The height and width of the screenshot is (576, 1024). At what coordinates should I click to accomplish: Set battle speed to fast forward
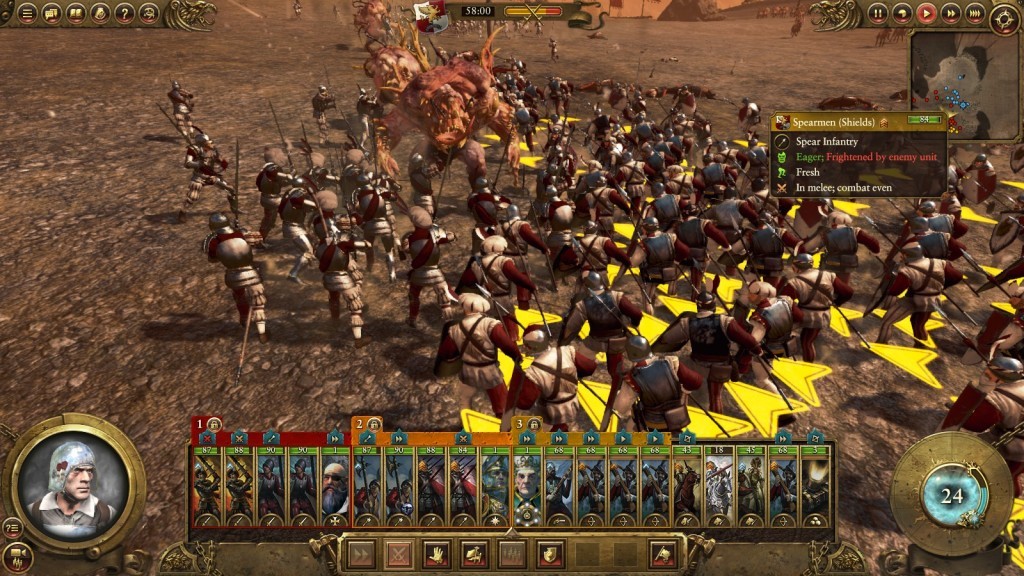[950, 13]
